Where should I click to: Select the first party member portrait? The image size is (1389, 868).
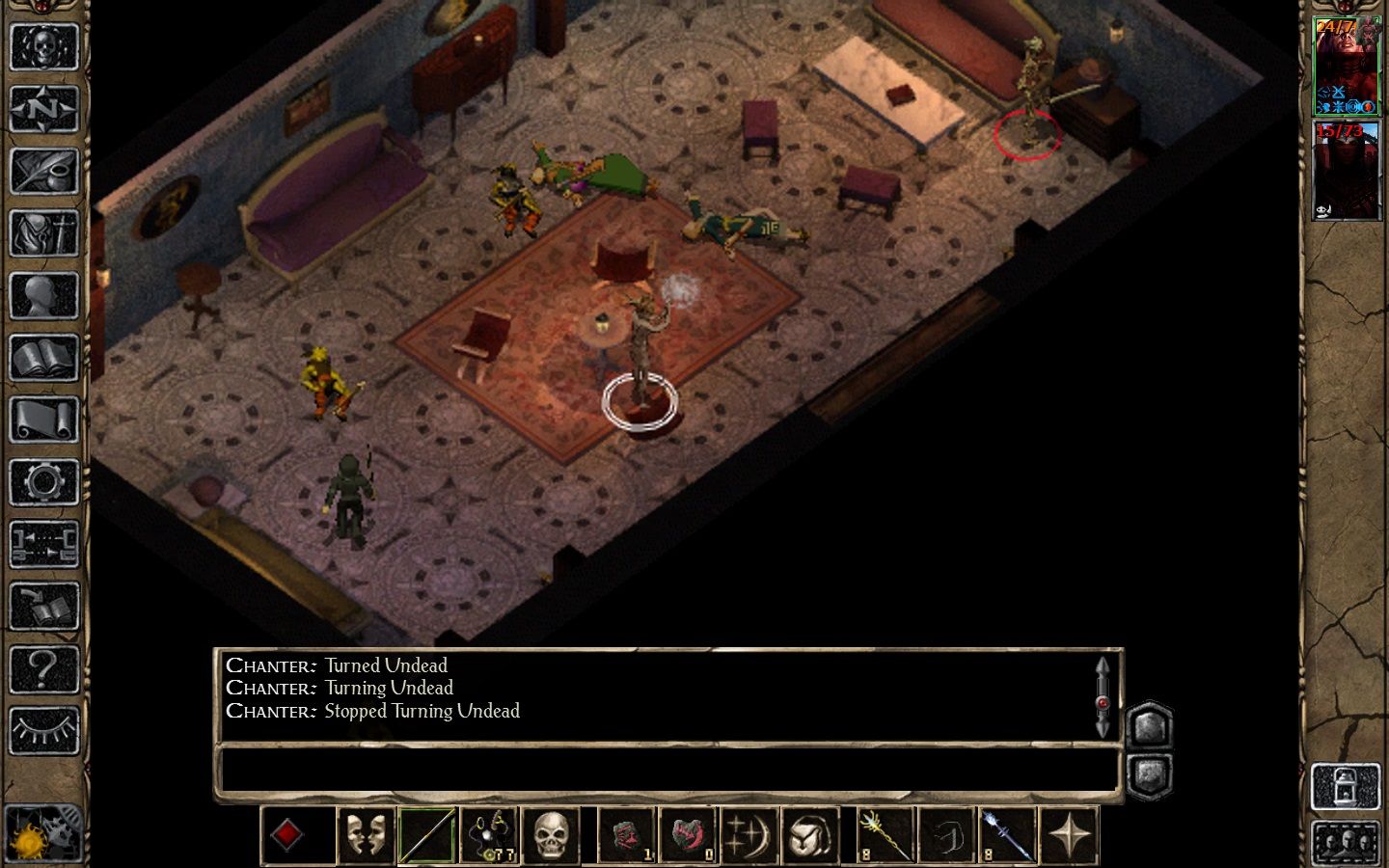click(1347, 66)
